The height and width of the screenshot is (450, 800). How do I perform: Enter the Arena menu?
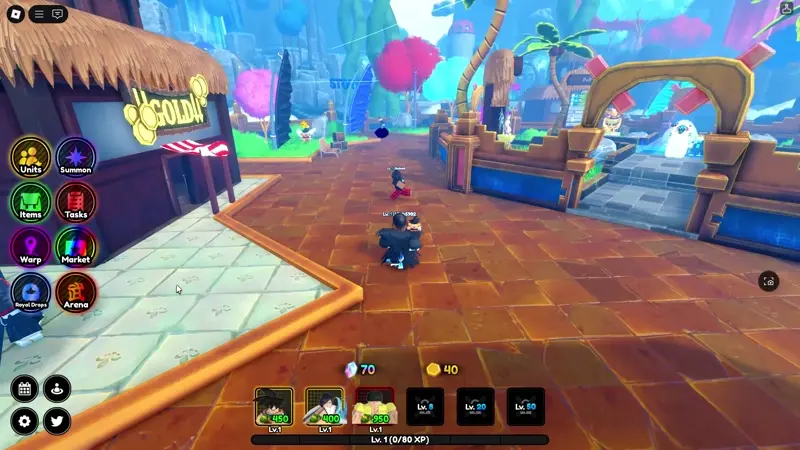76,293
